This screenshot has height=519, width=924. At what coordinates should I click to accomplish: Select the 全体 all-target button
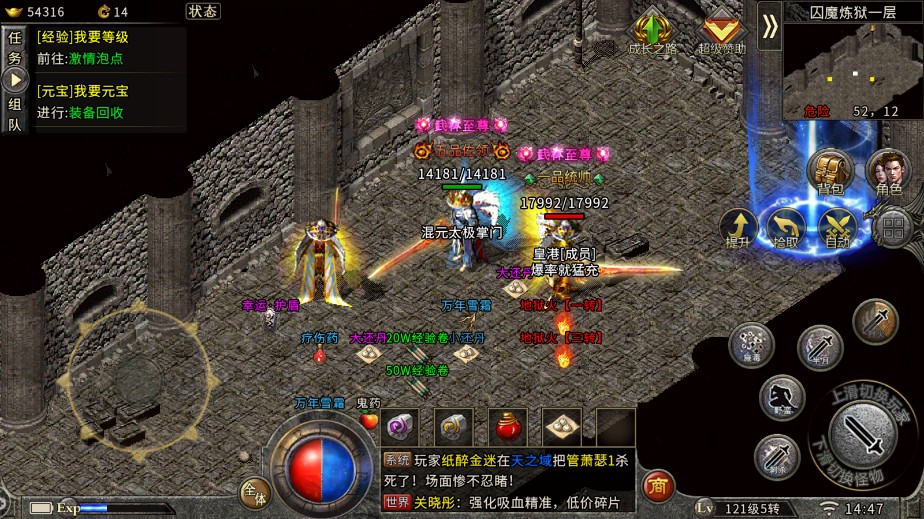click(x=255, y=493)
